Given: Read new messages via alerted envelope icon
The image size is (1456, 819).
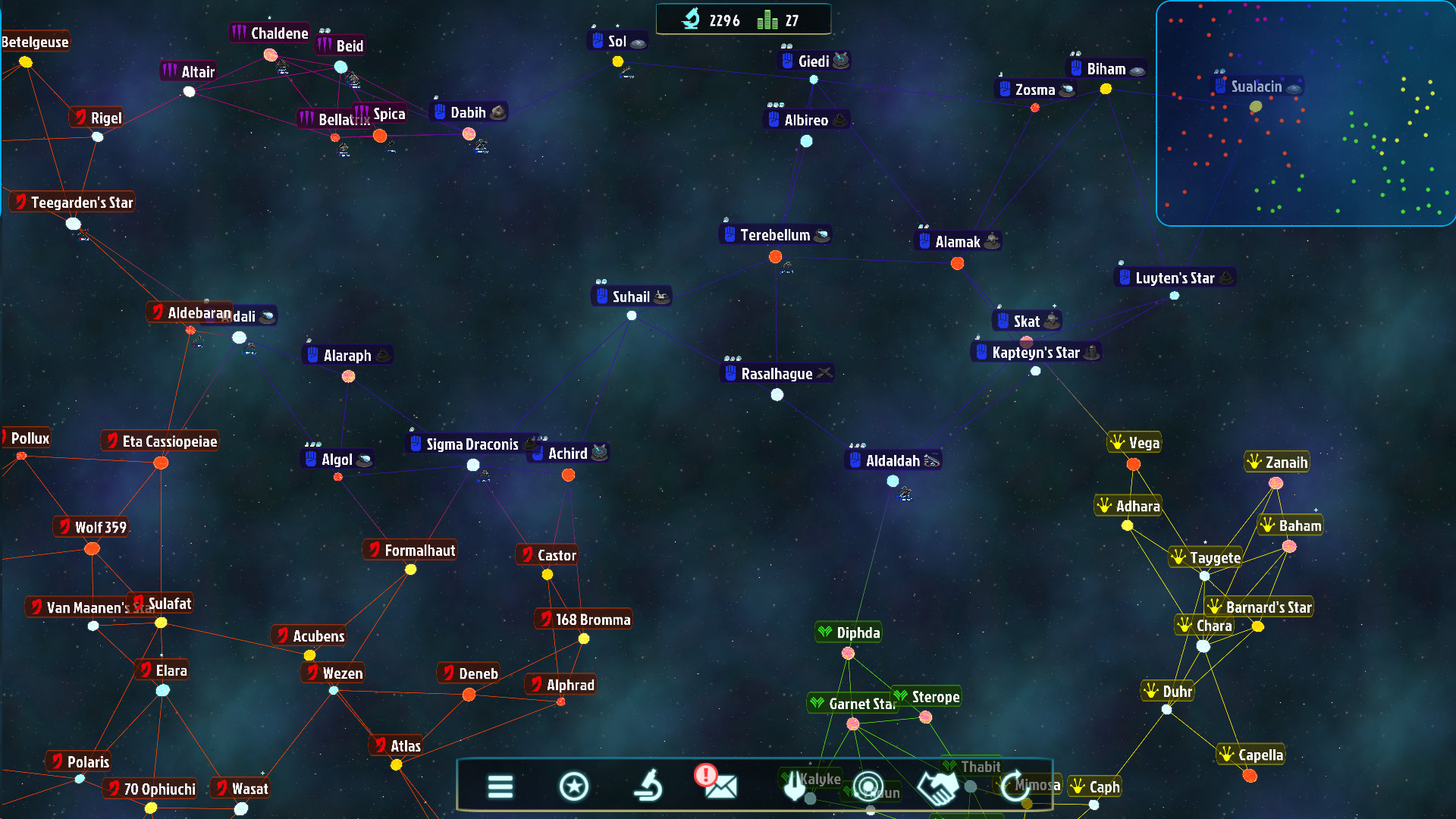Looking at the screenshot, I should (719, 786).
